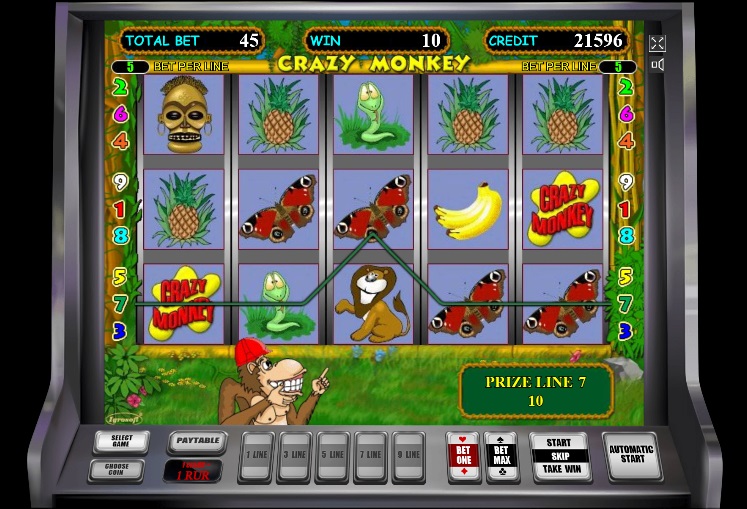Click the Choose Coin button

(115, 469)
